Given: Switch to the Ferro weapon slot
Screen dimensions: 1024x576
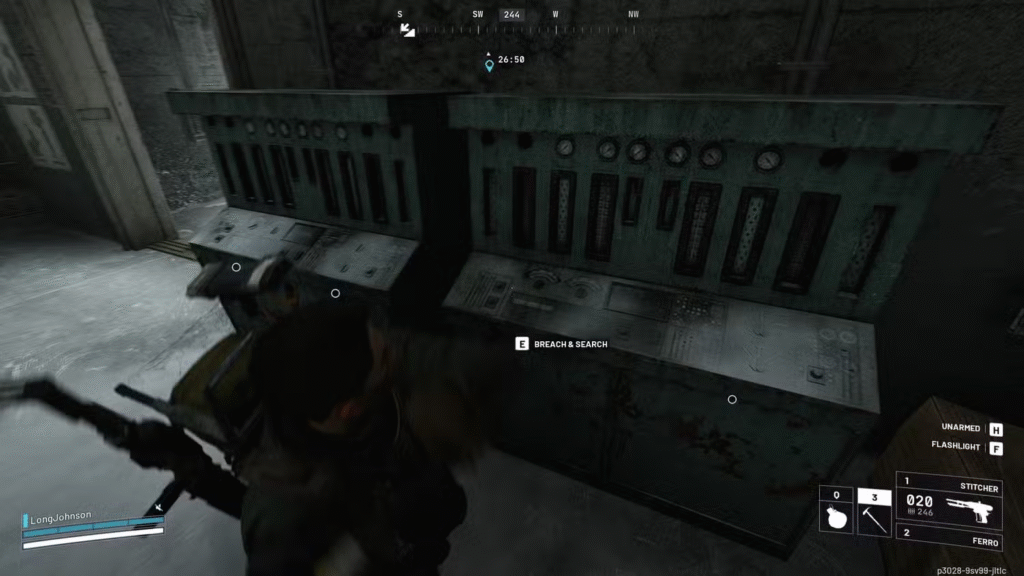Looking at the screenshot, I should pos(948,539).
